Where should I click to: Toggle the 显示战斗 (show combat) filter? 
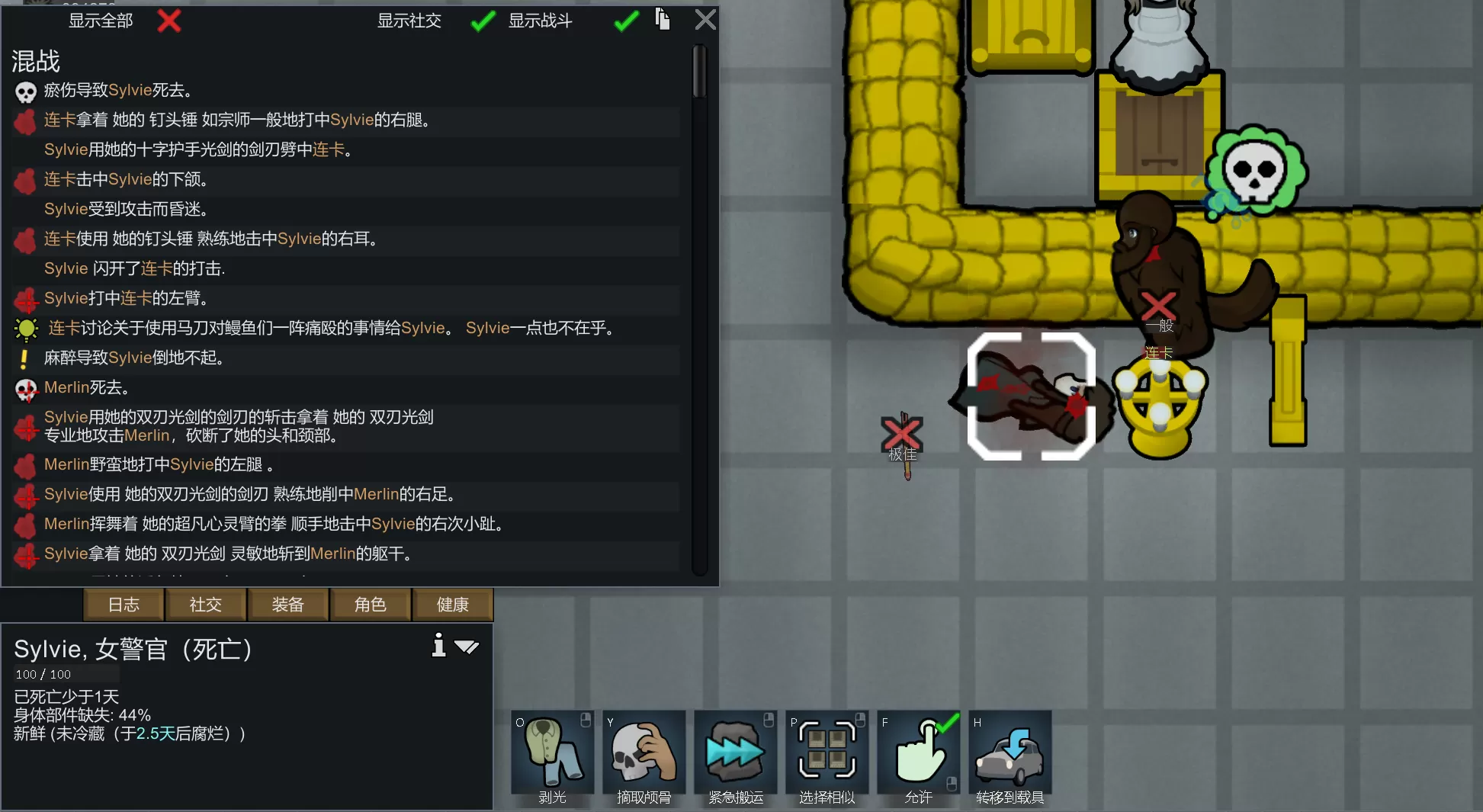[x=625, y=21]
